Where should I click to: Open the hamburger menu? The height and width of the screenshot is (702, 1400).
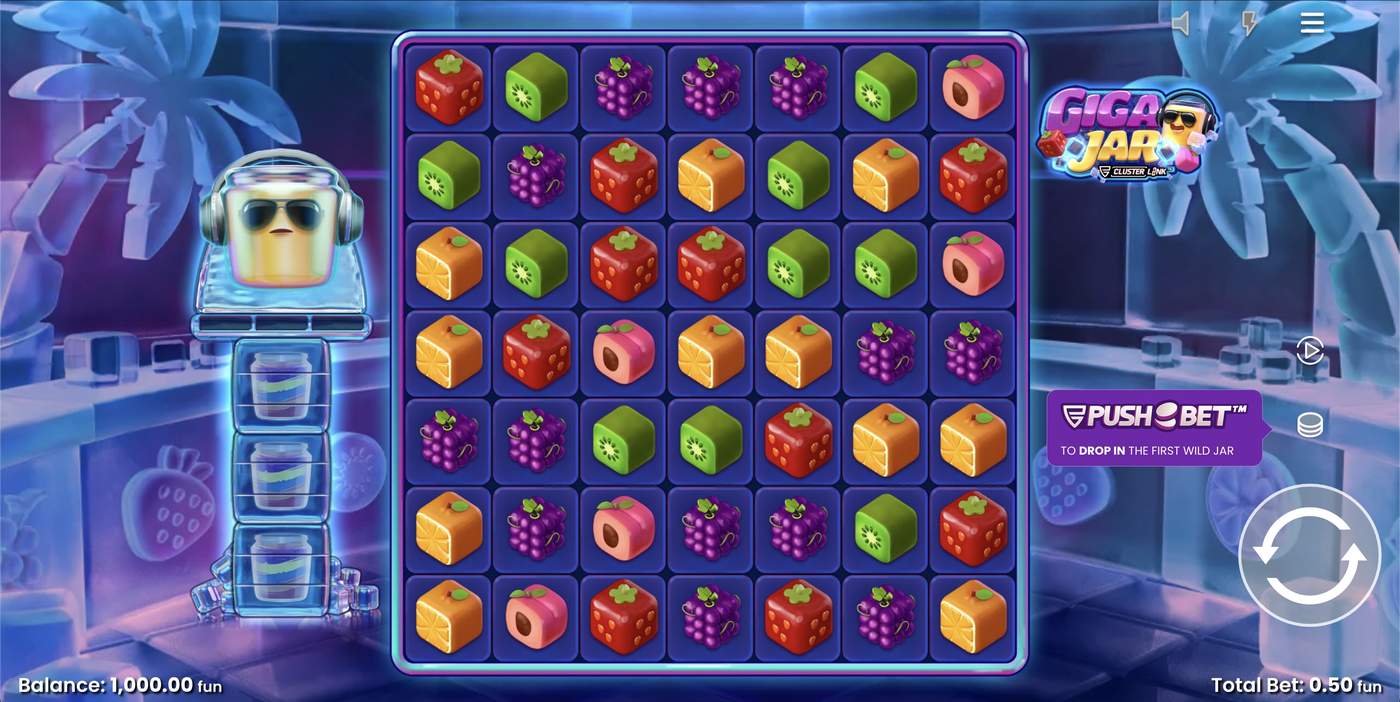(1312, 23)
